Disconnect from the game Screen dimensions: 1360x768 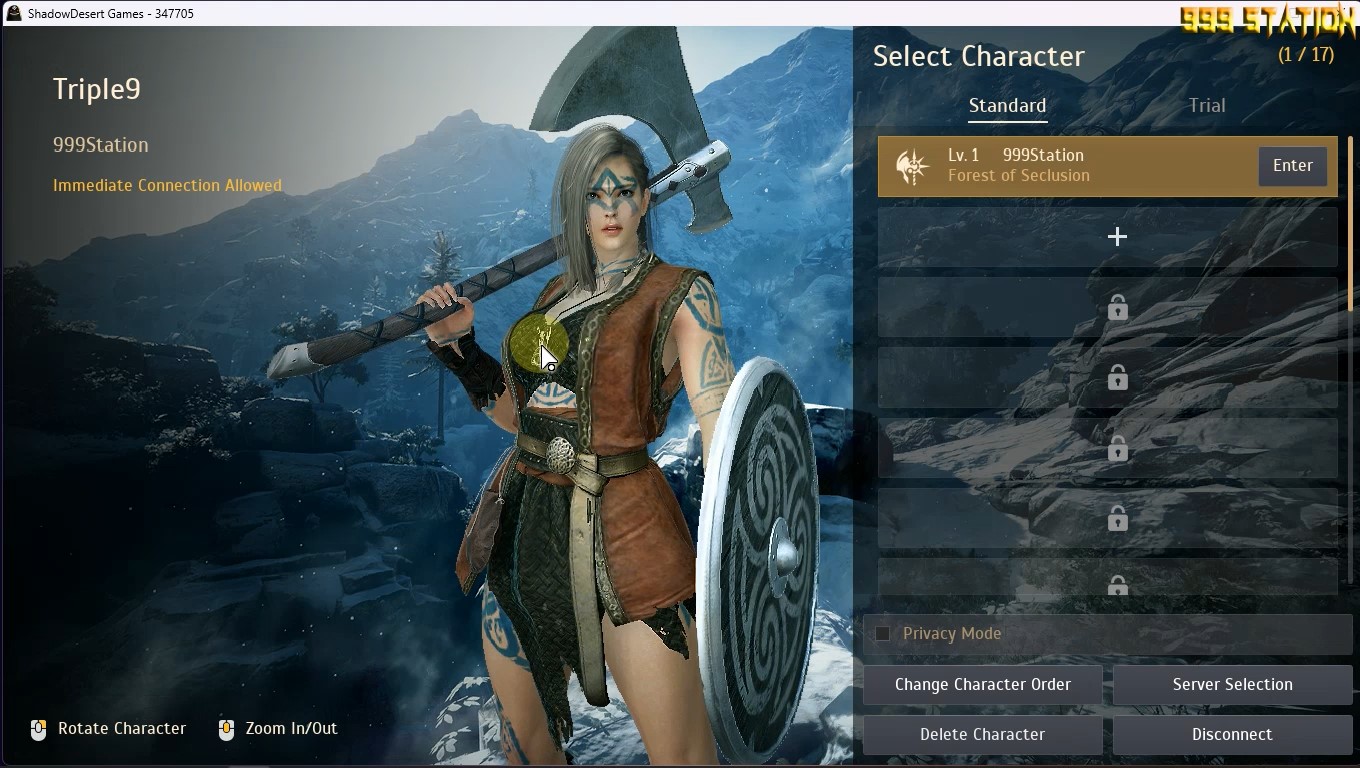1232,735
